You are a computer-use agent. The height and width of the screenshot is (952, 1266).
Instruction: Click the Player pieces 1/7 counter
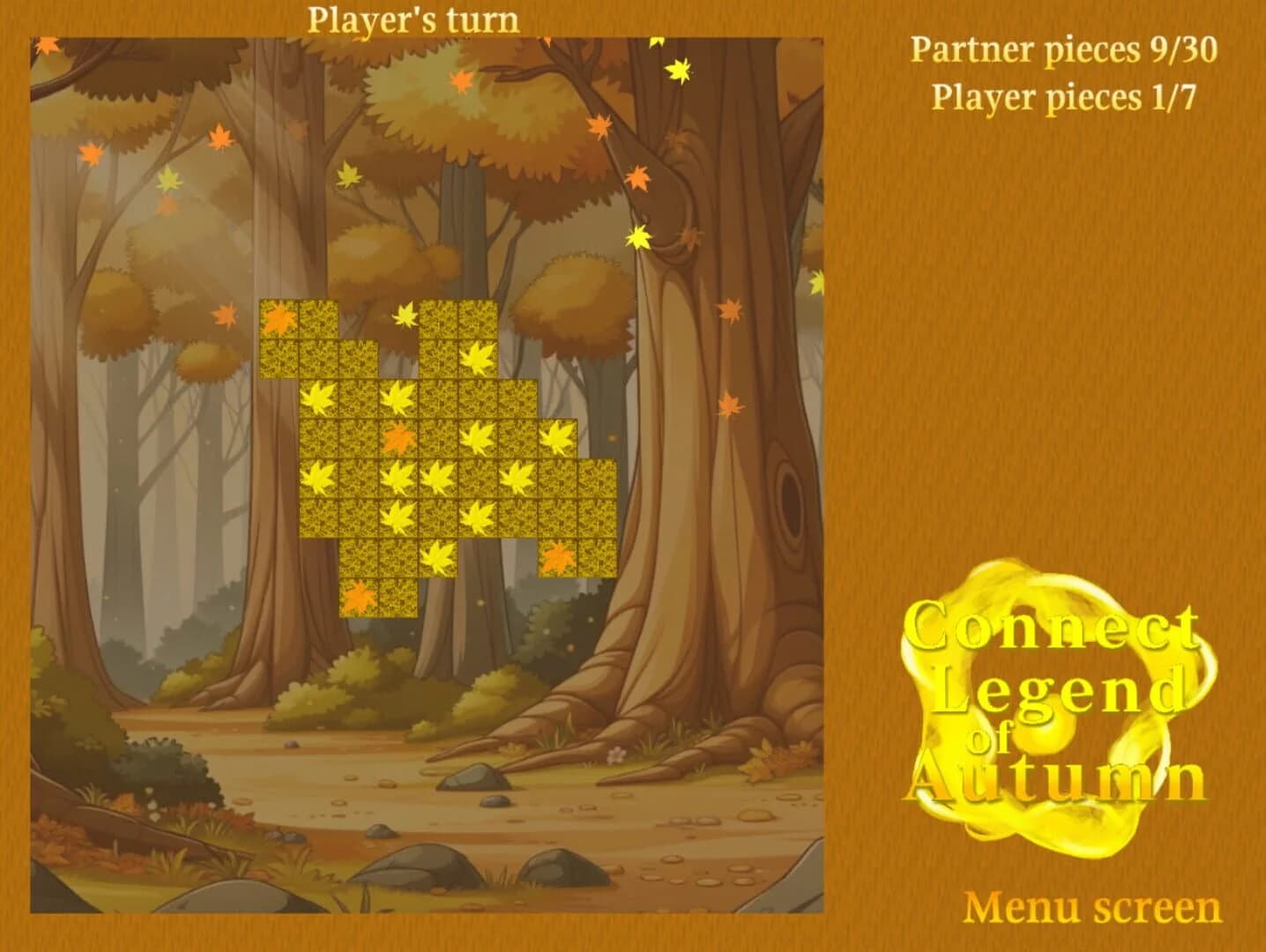click(x=1062, y=97)
